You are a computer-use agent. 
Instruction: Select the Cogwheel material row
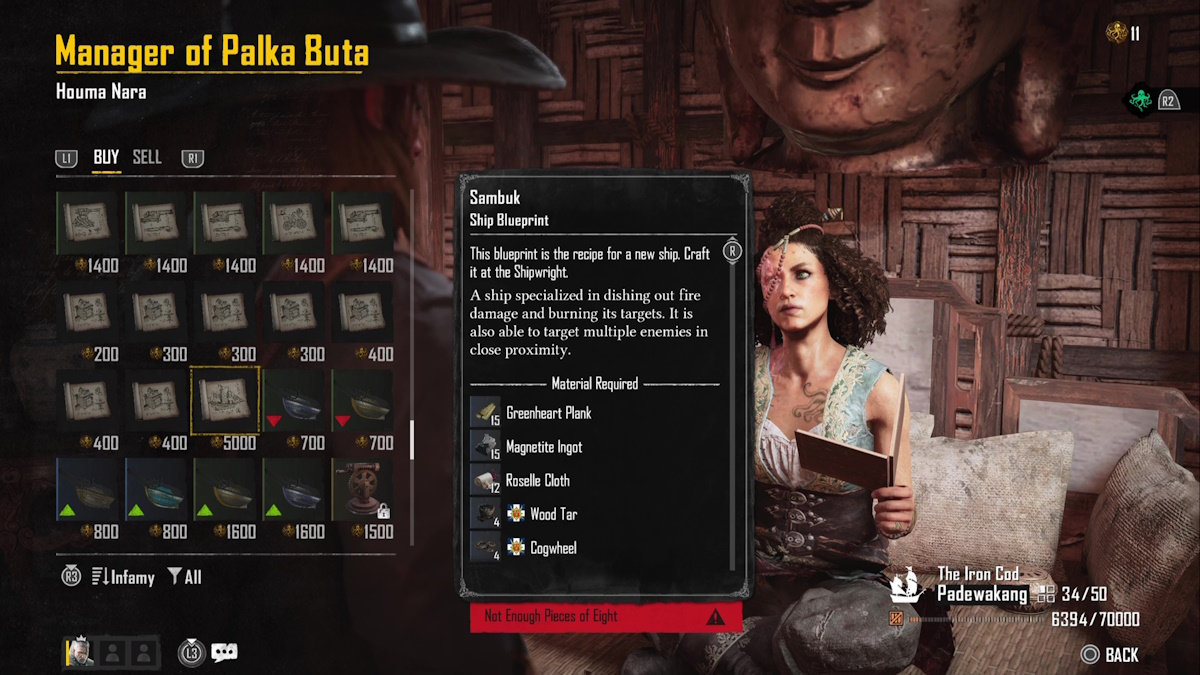[x=553, y=548]
